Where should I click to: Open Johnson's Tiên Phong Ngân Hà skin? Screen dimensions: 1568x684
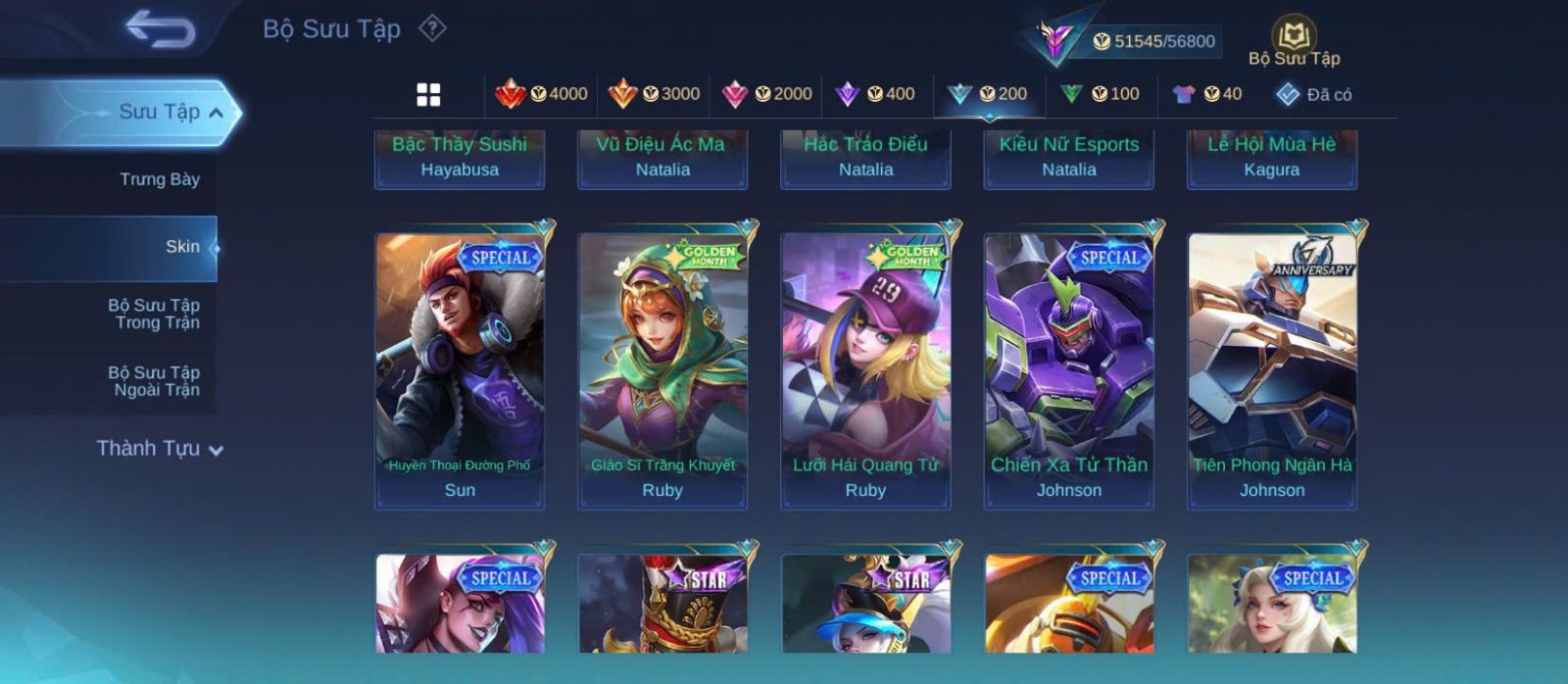point(1272,370)
